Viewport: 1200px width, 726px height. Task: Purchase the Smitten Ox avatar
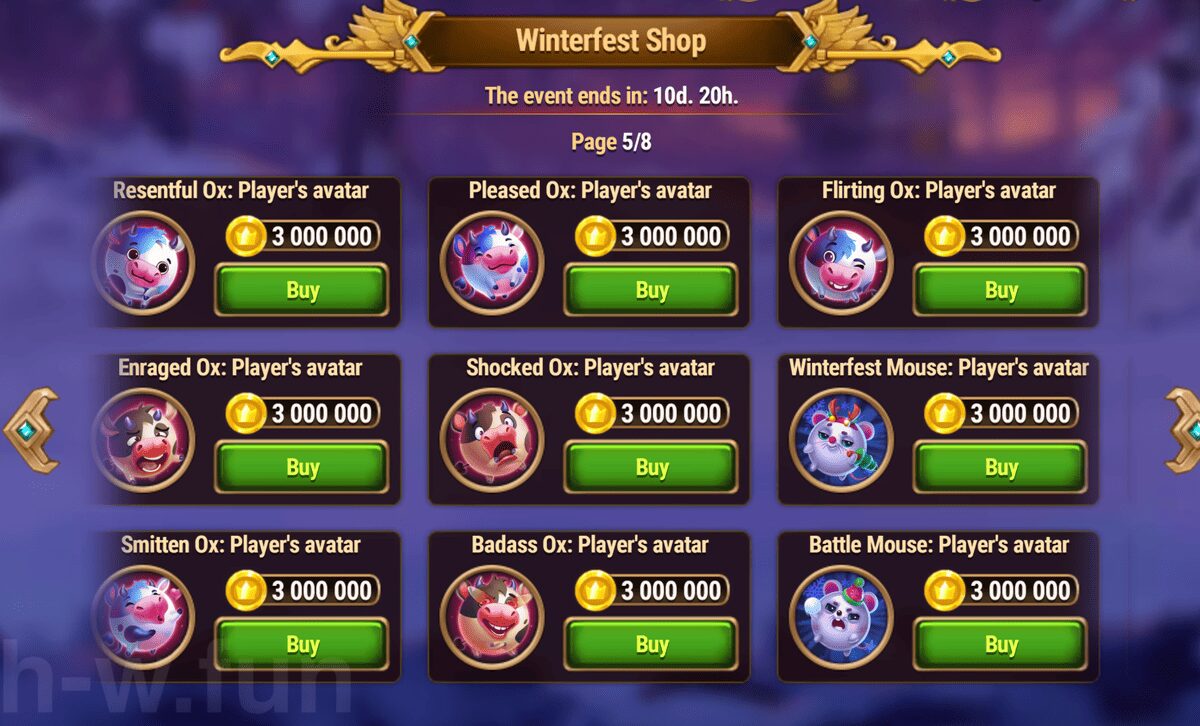(x=302, y=644)
